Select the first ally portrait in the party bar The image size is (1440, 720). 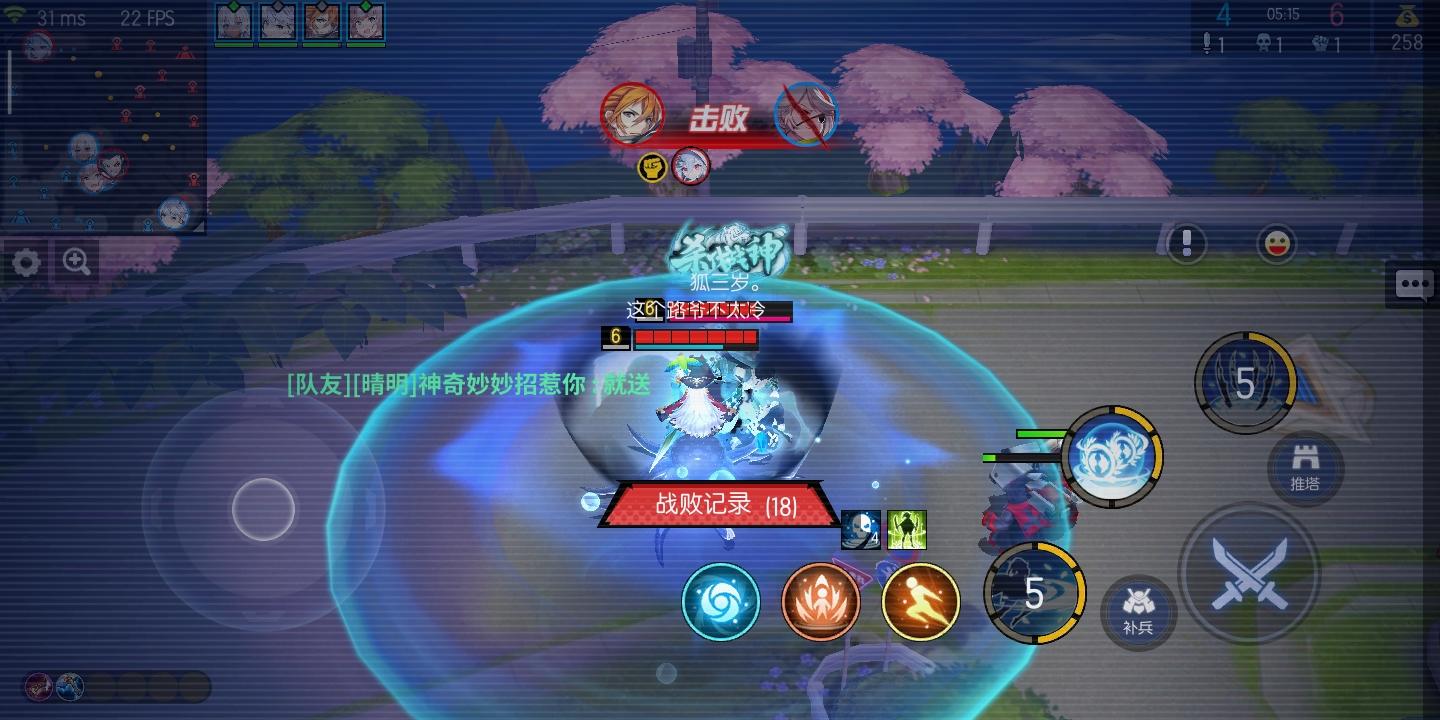(x=233, y=22)
